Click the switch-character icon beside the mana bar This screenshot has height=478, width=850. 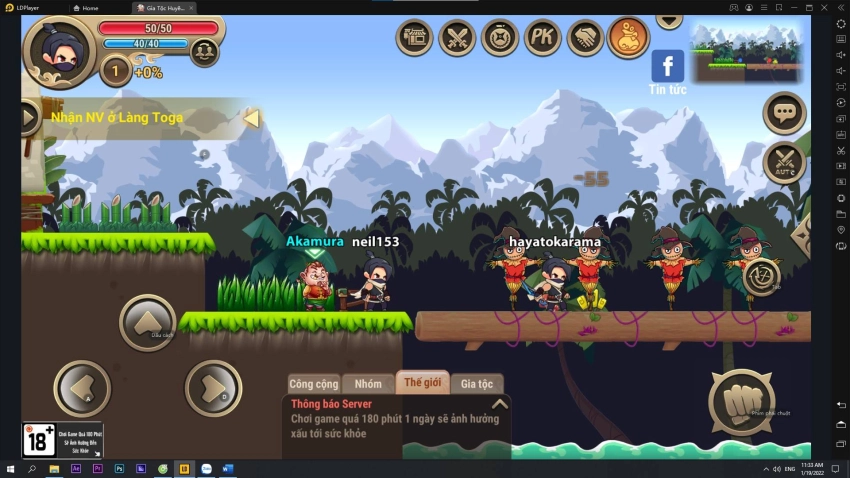[x=204, y=50]
